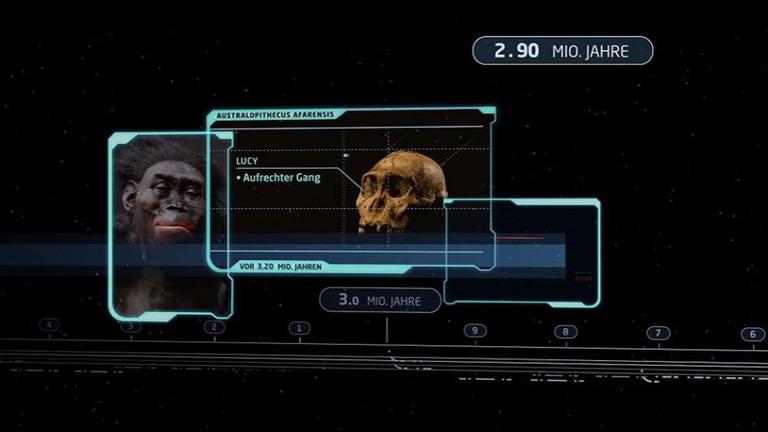
Task: Choose timeline marker 7
Action: (657, 333)
